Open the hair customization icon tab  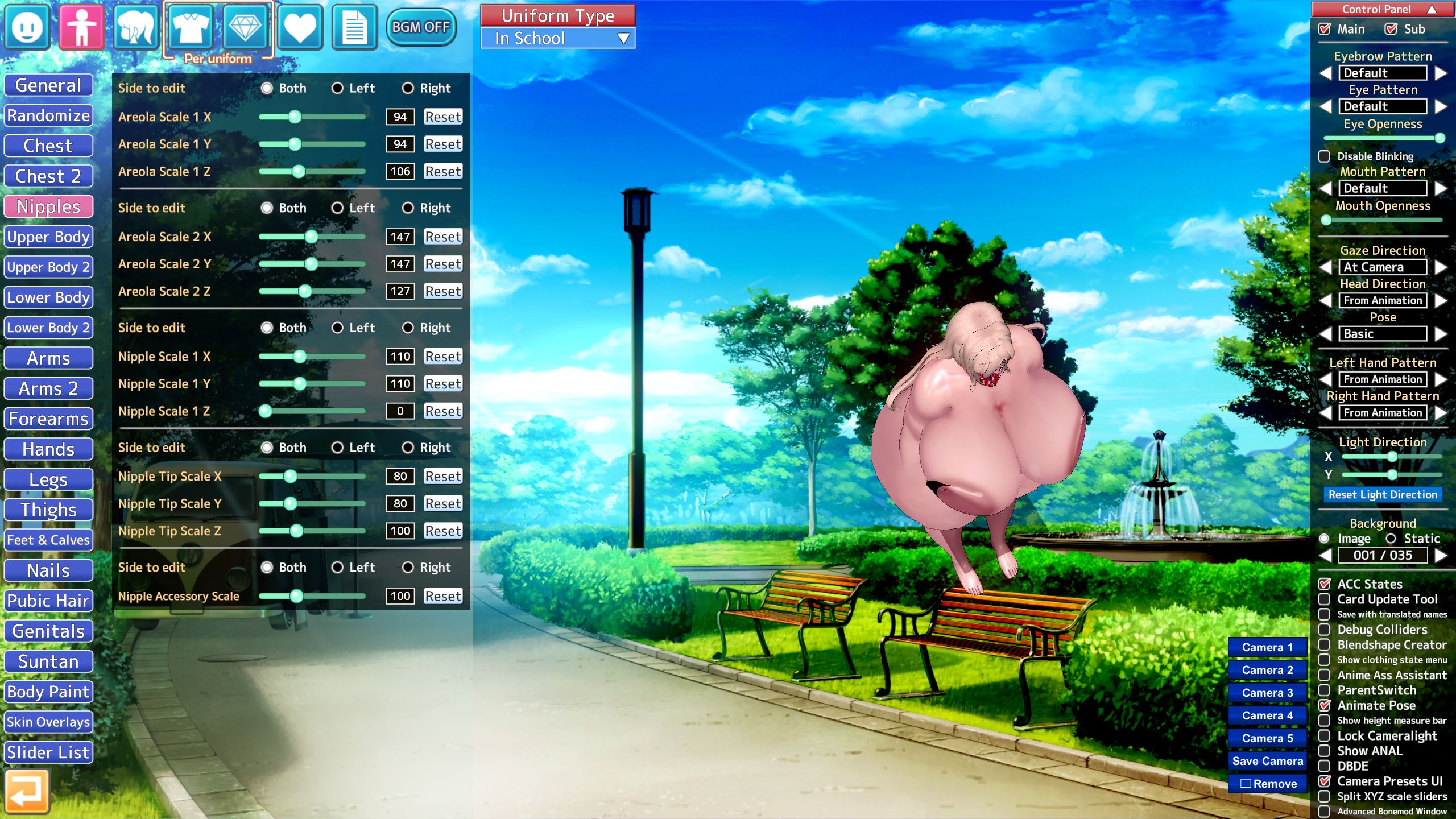tap(135, 27)
